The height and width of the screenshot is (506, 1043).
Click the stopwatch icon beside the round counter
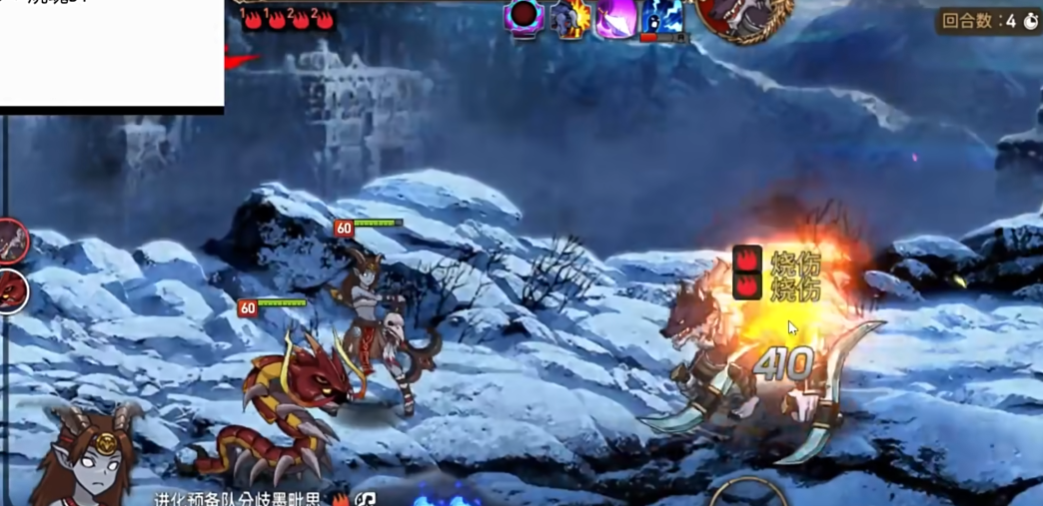click(x=1030, y=21)
